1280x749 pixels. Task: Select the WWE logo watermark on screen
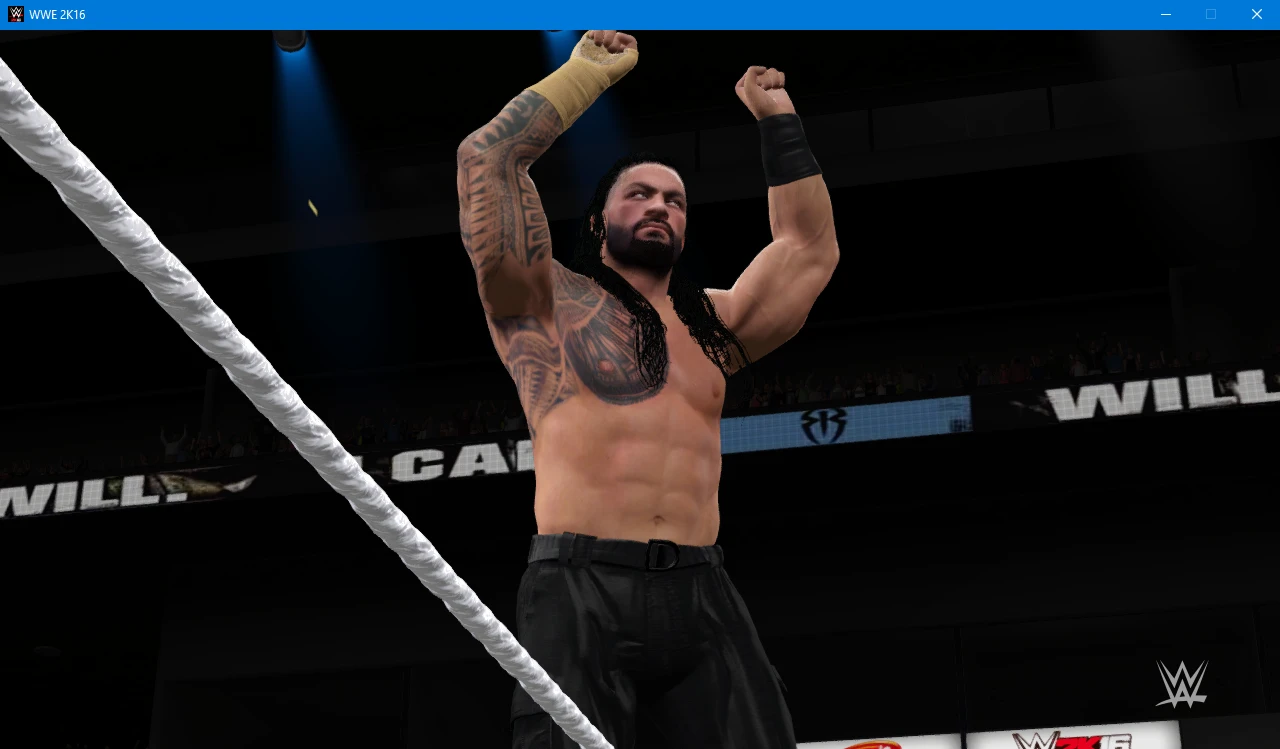(x=1181, y=683)
